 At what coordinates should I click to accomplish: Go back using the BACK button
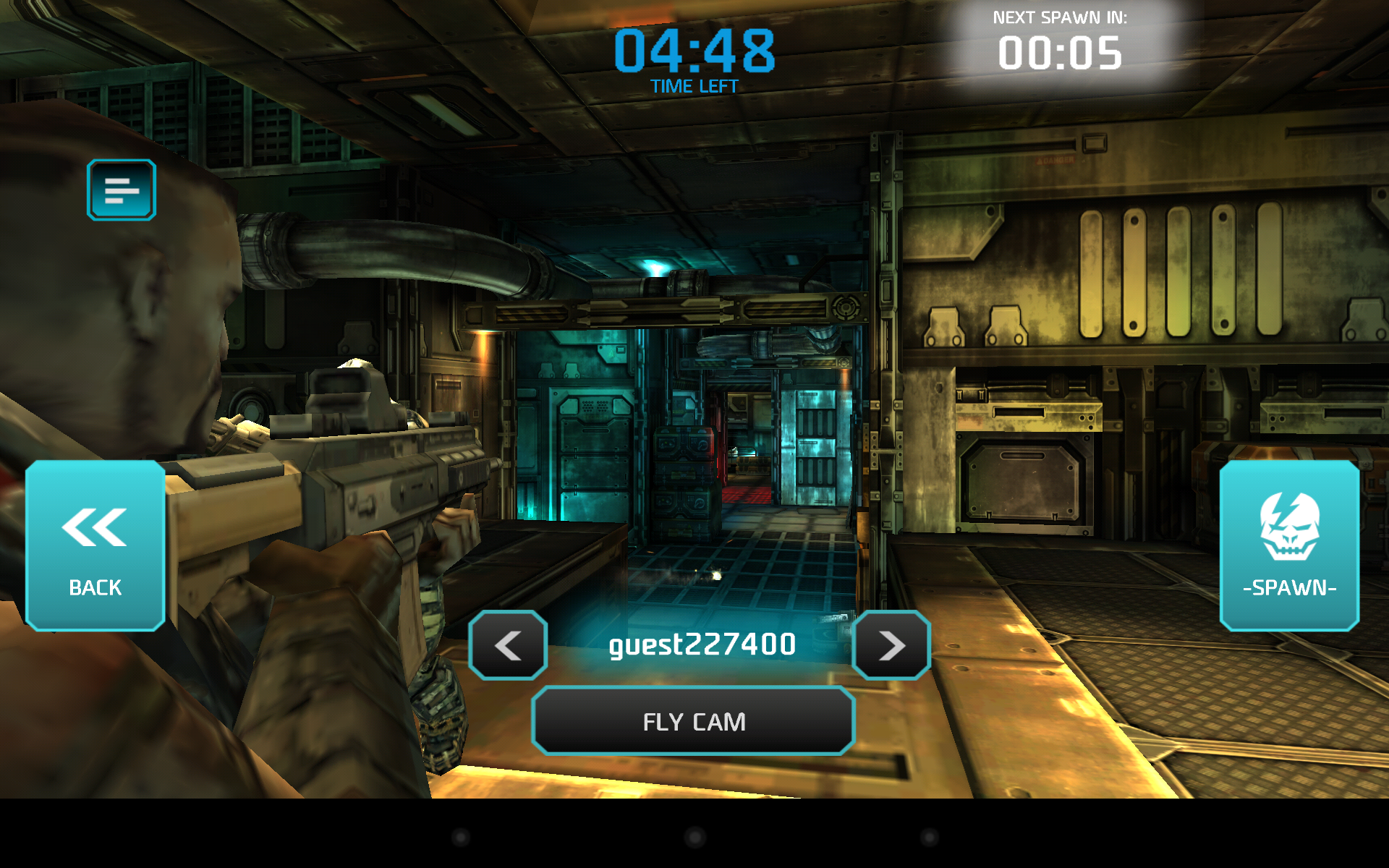coord(95,546)
